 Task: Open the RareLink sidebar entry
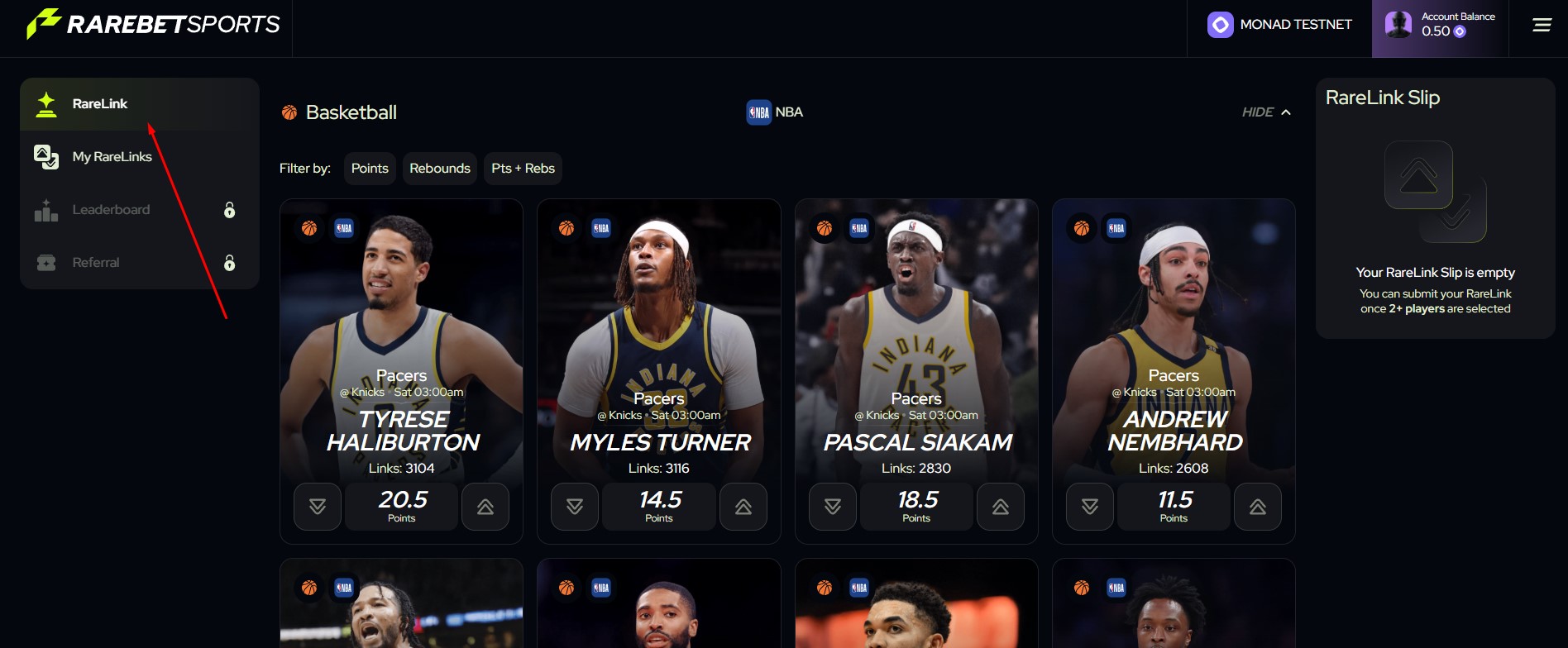point(100,104)
